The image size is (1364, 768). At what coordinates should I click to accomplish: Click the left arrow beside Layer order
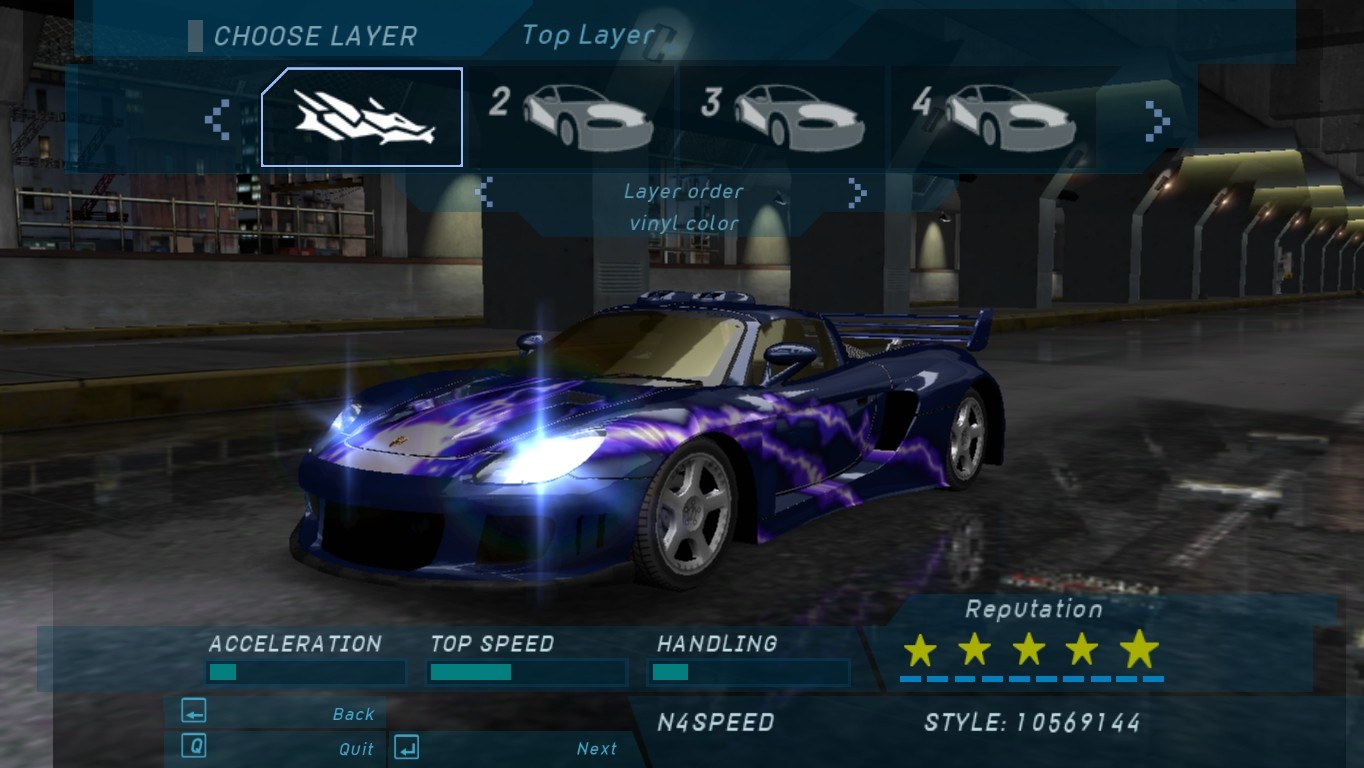click(485, 191)
